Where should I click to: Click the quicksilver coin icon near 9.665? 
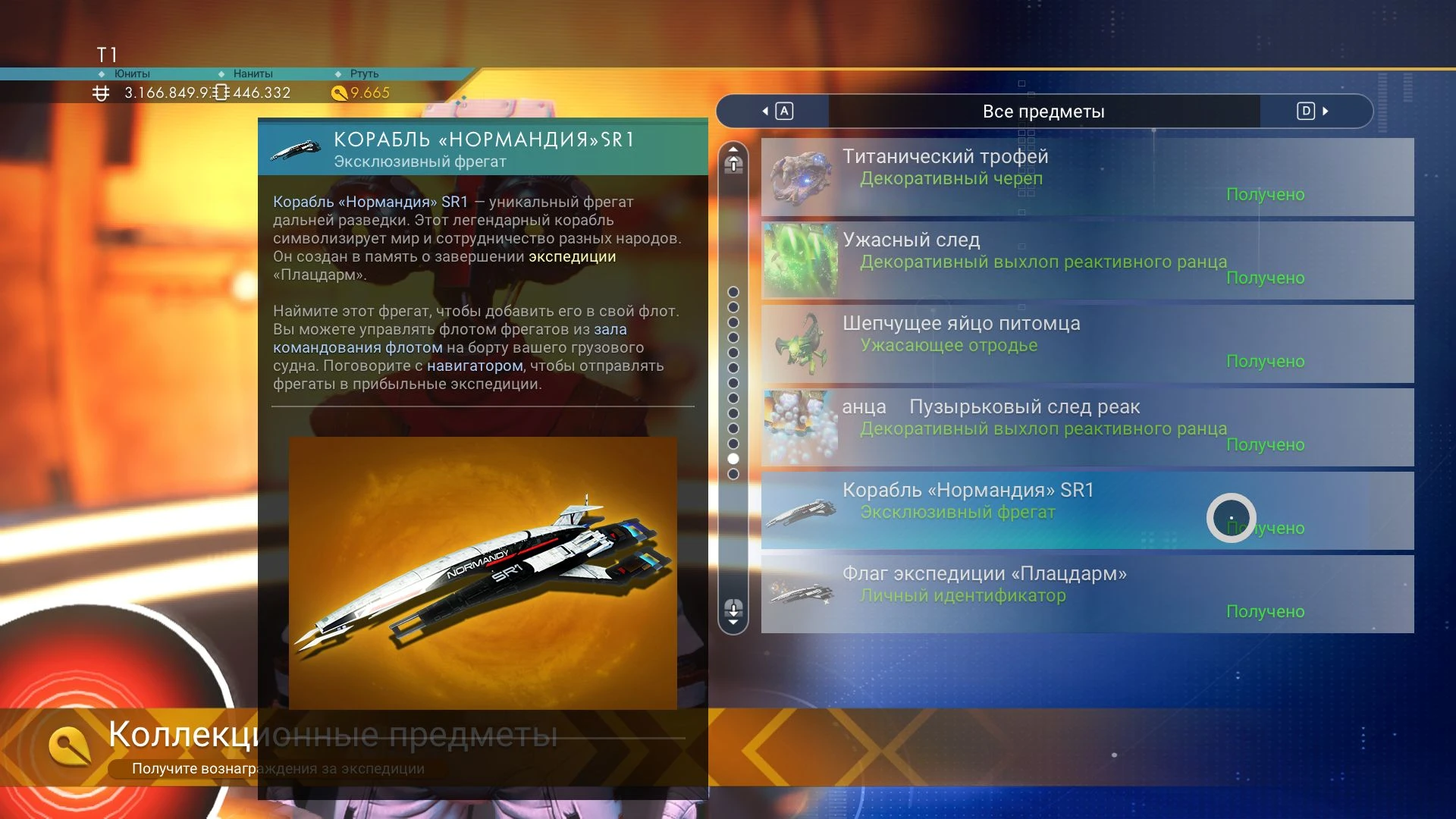point(340,93)
